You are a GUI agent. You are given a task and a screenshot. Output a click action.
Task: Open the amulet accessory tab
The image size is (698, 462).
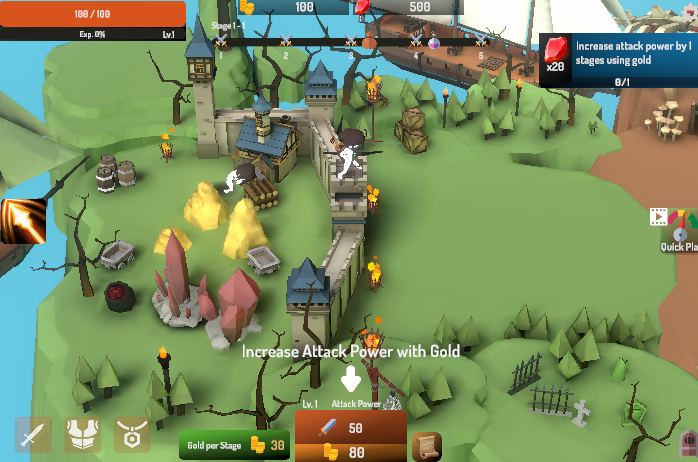132,435
